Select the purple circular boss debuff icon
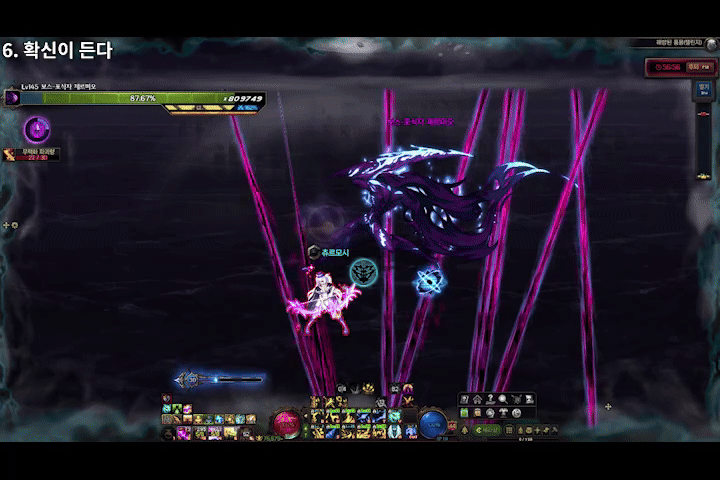The height and width of the screenshot is (480, 720). (37, 128)
